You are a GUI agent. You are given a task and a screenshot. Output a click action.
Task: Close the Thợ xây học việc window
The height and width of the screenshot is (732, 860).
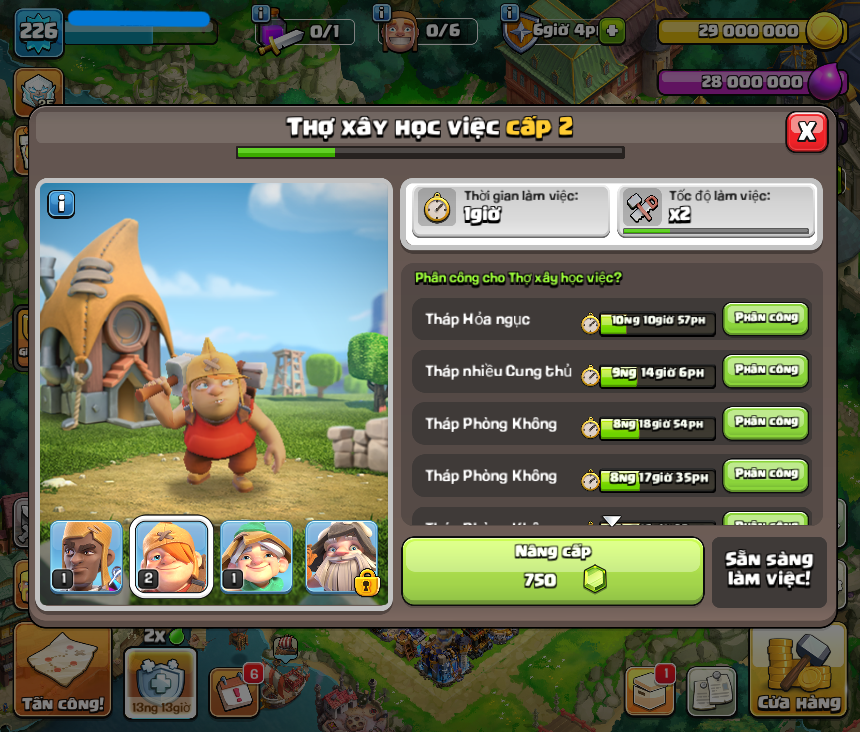(x=806, y=131)
